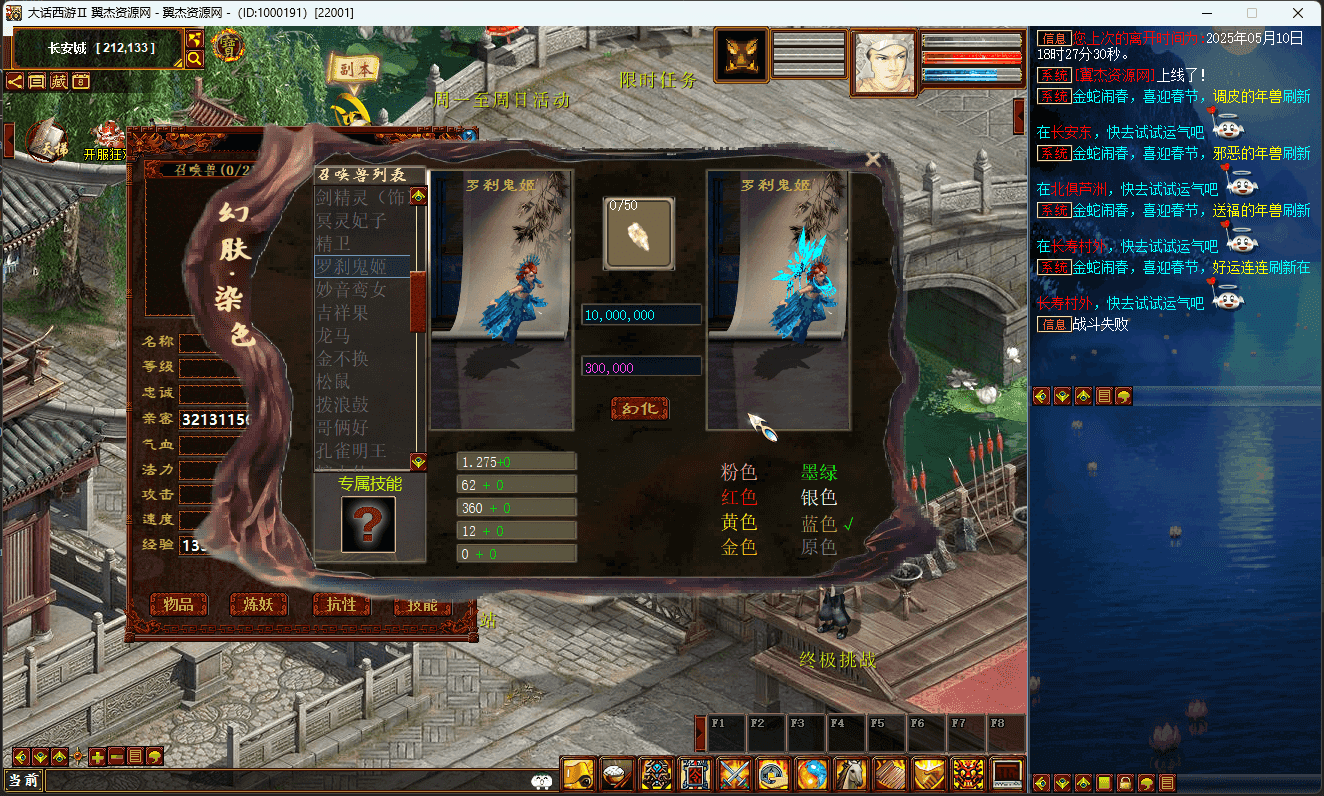Image resolution: width=1324 pixels, height=796 pixels.
Task: Click the 幻化 transform button
Action: 640,408
